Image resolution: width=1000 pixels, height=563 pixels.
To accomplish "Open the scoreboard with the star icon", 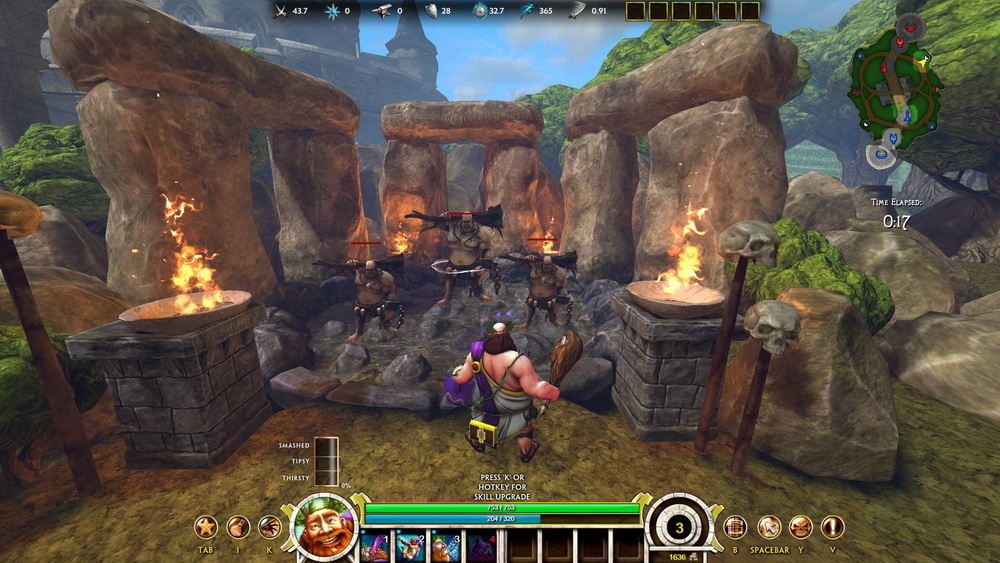I will (x=206, y=527).
